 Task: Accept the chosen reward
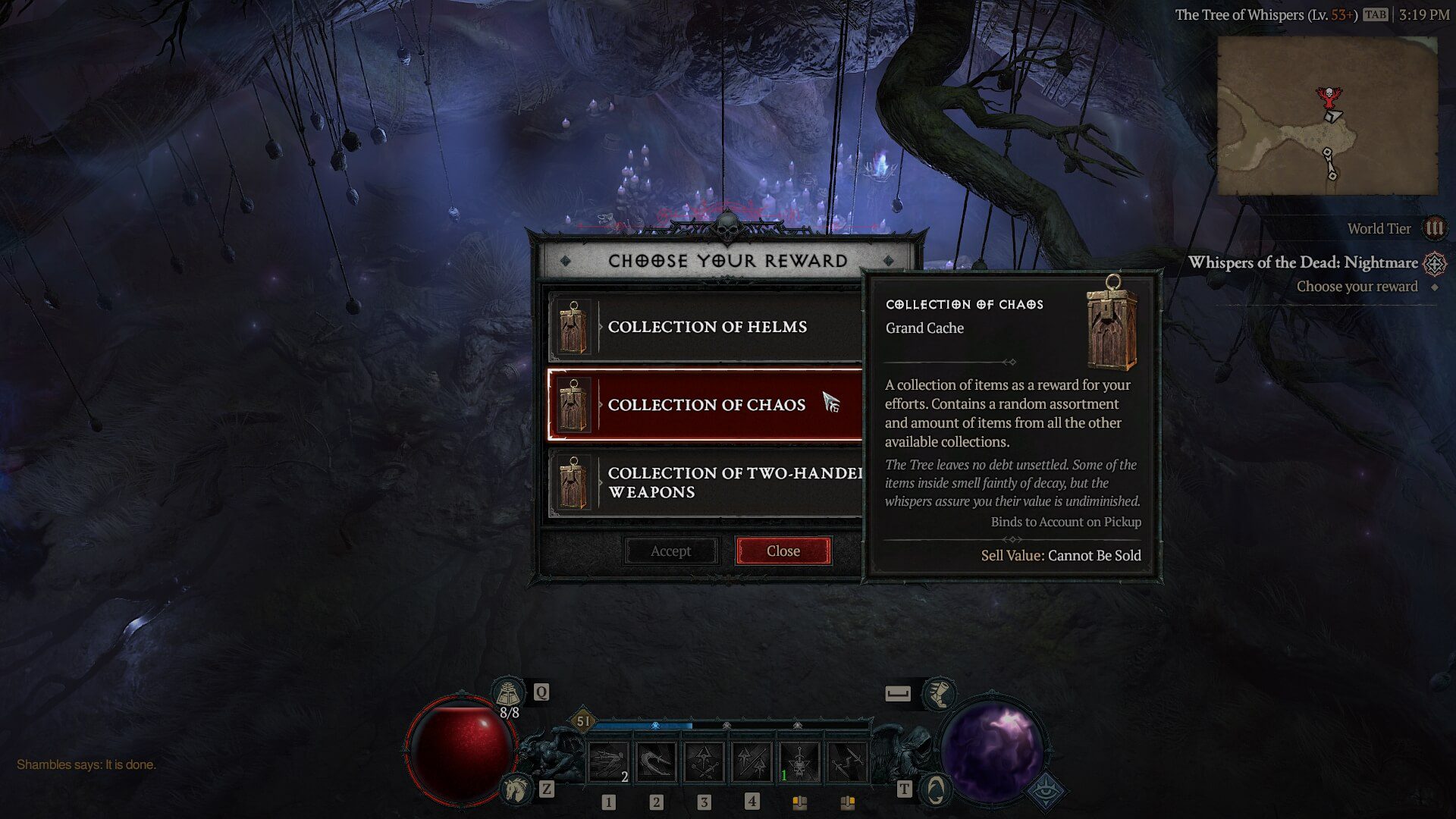click(670, 551)
